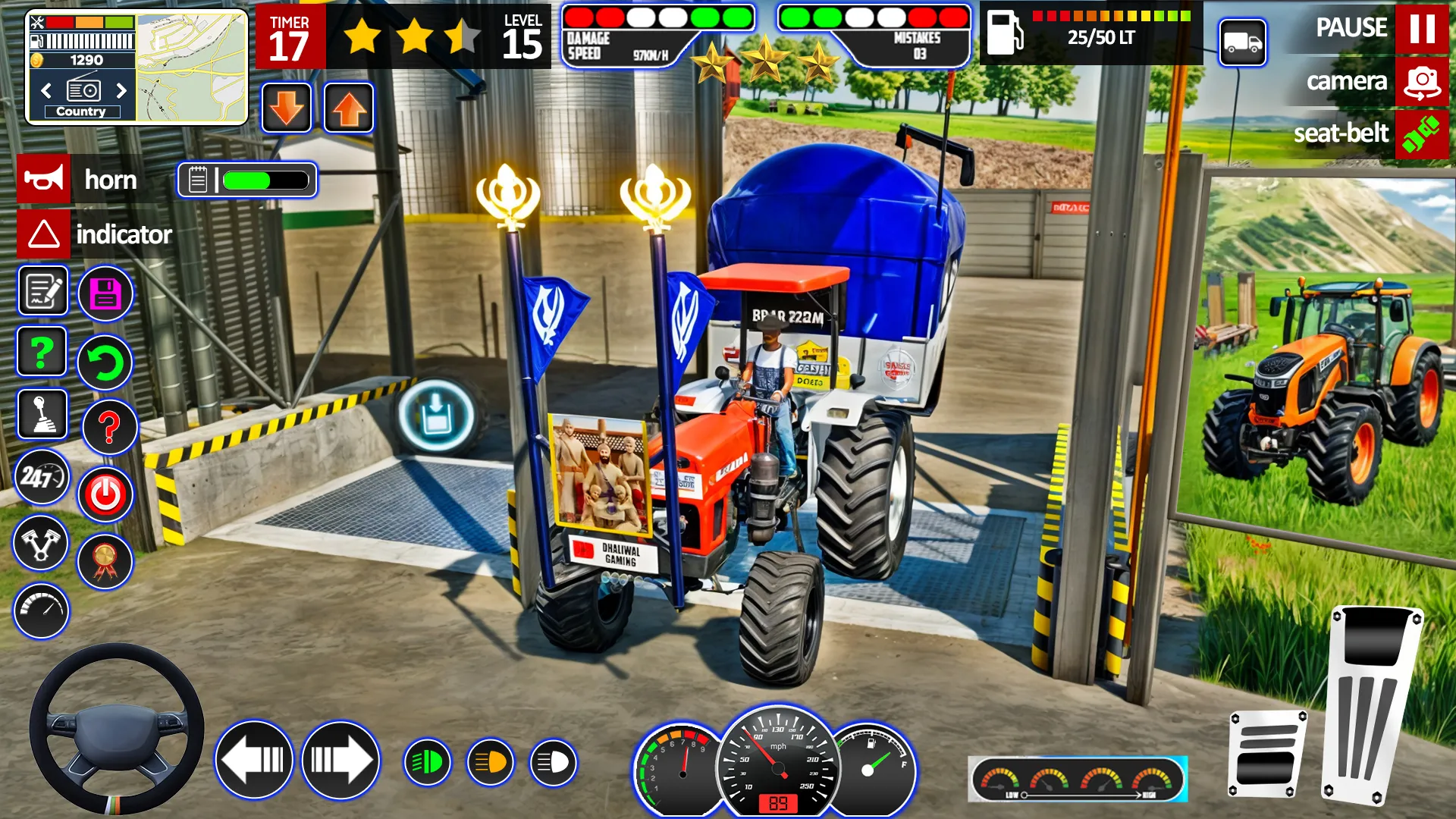Apply the brake pedal
The height and width of the screenshot is (819, 1456).
[1267, 754]
